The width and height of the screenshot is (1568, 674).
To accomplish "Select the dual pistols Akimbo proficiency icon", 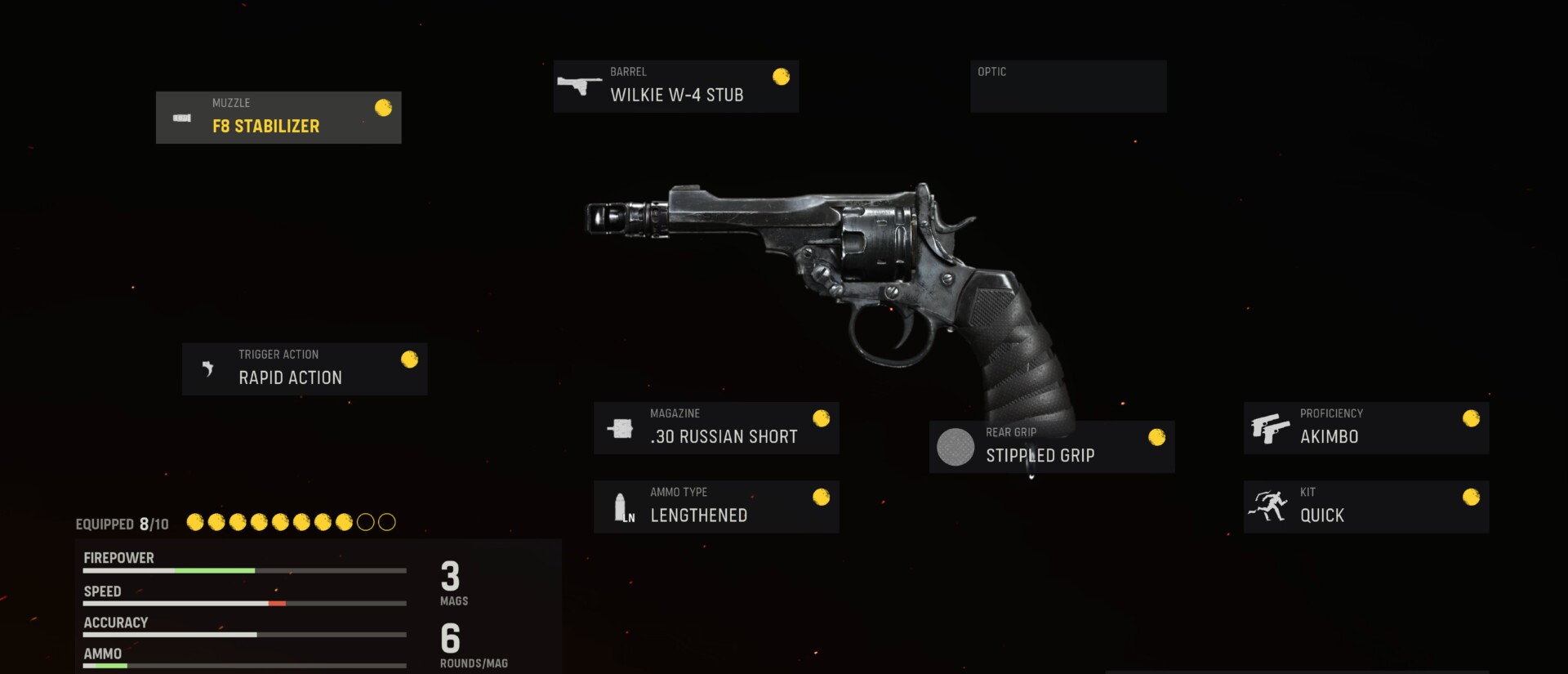I will [x=1271, y=427].
